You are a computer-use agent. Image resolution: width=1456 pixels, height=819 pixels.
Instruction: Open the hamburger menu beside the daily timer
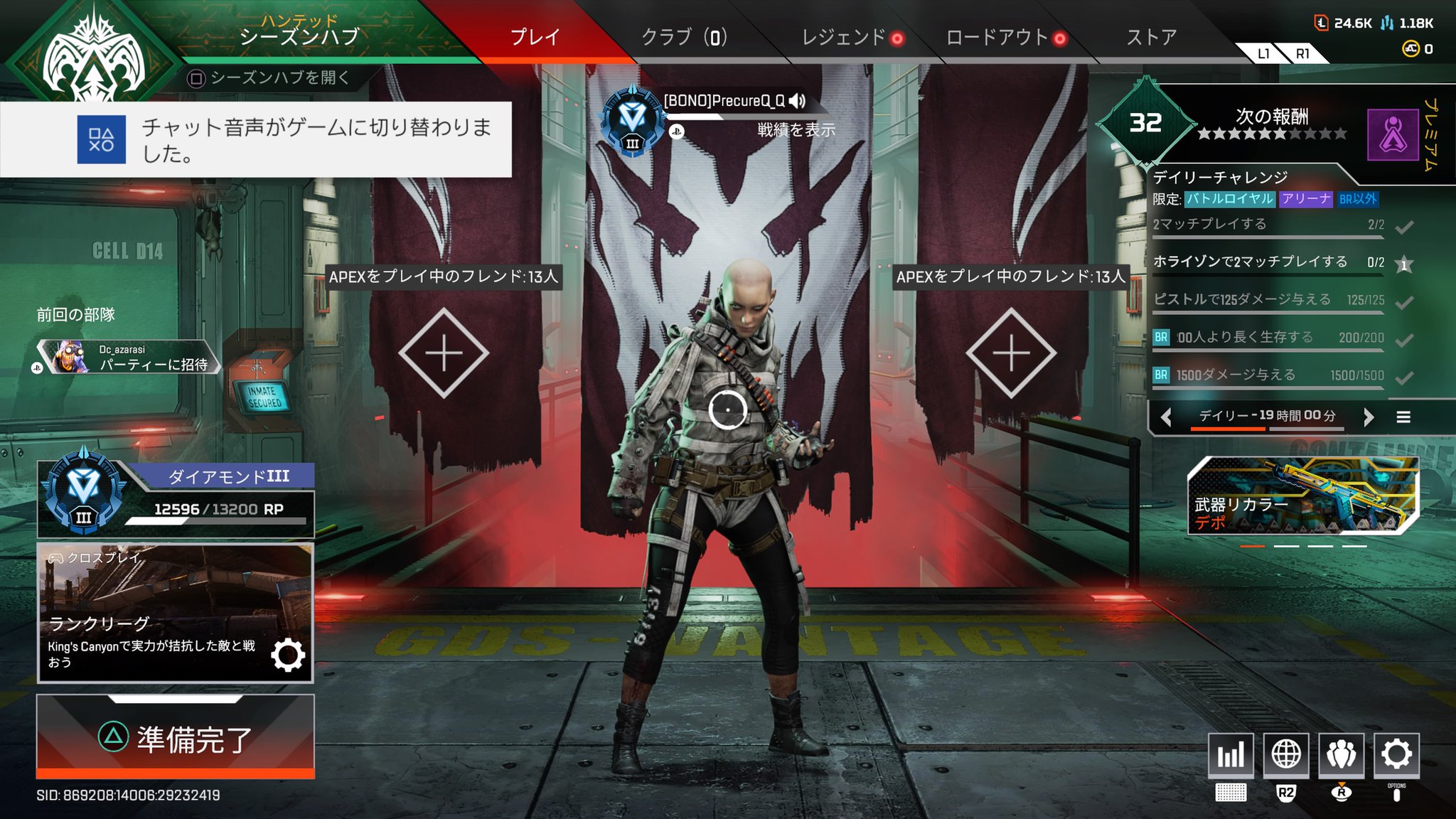(1404, 417)
